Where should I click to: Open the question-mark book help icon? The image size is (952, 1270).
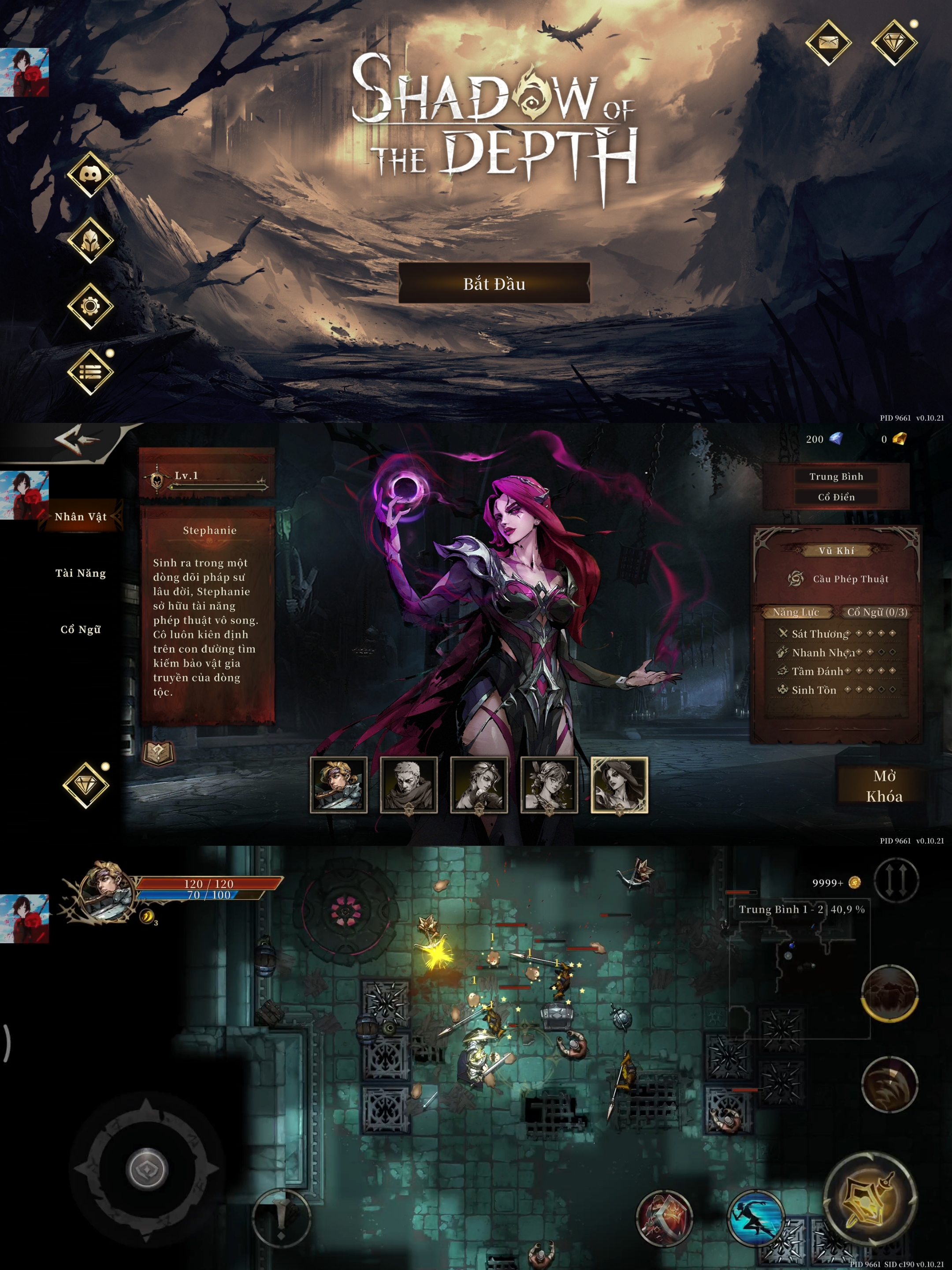(158, 753)
